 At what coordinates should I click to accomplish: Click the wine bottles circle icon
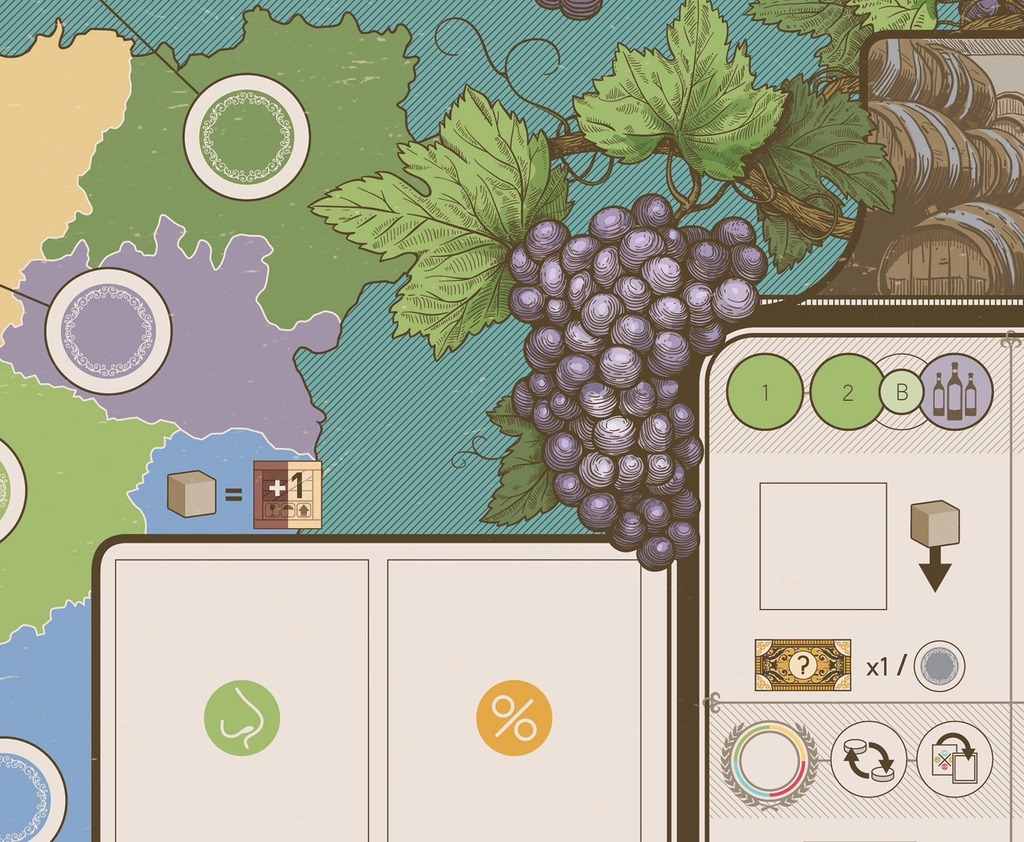pyautogui.click(x=956, y=390)
